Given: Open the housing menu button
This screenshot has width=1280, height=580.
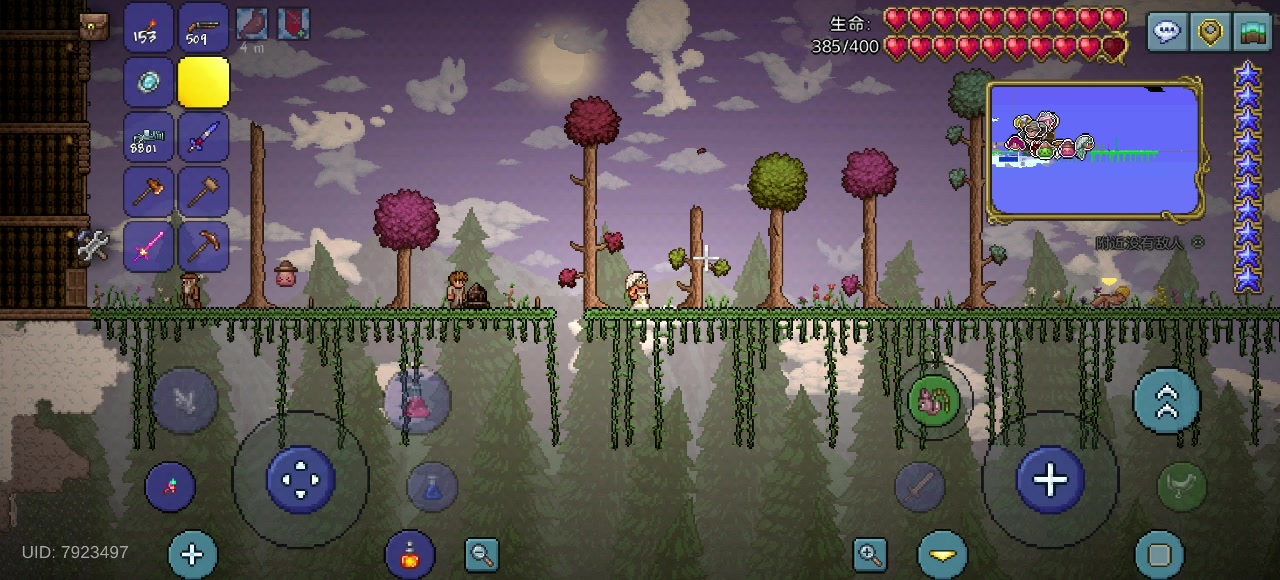Looking at the screenshot, I should coord(1252,32).
